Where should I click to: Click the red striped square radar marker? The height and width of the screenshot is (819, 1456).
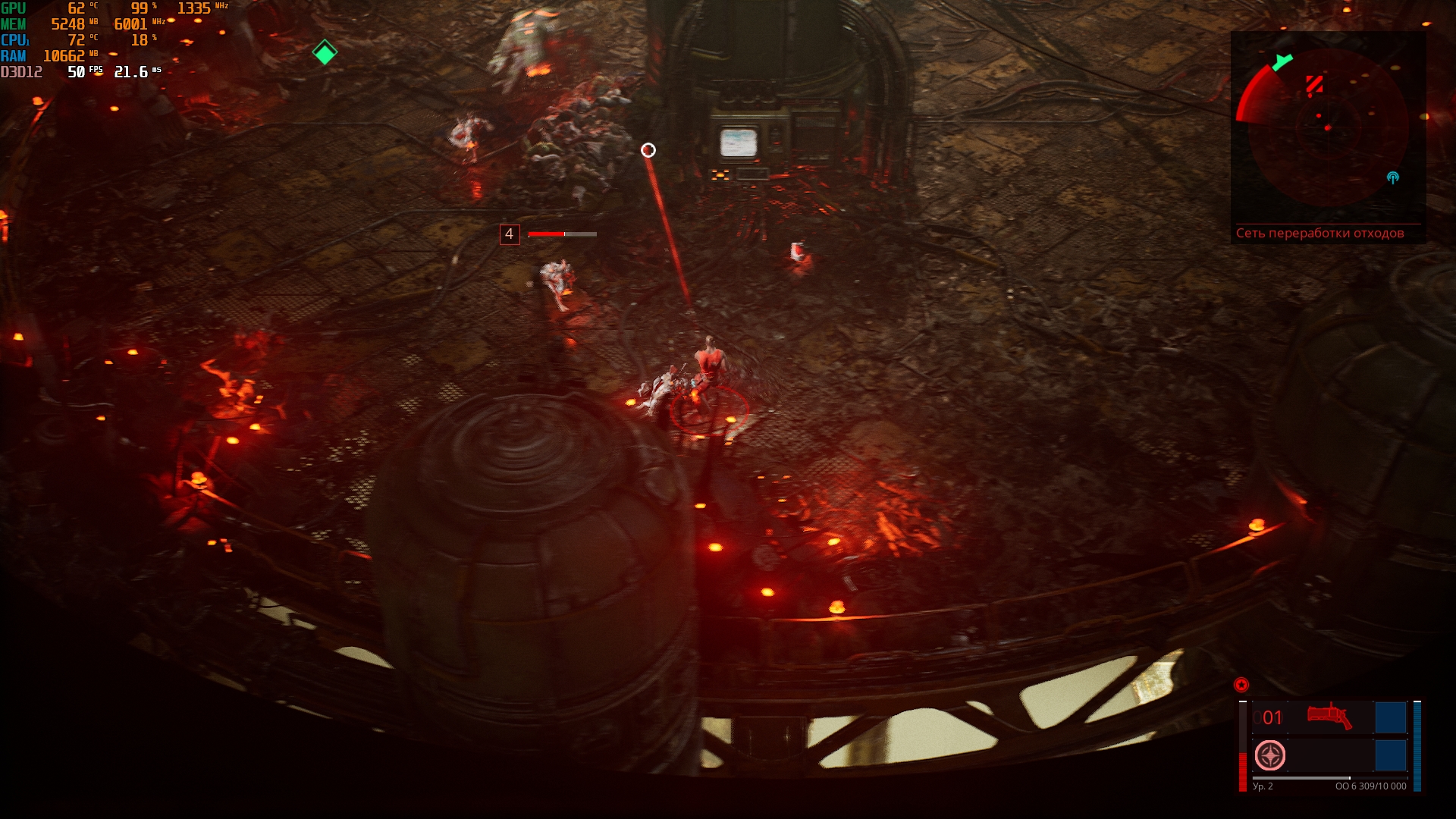(x=1314, y=84)
